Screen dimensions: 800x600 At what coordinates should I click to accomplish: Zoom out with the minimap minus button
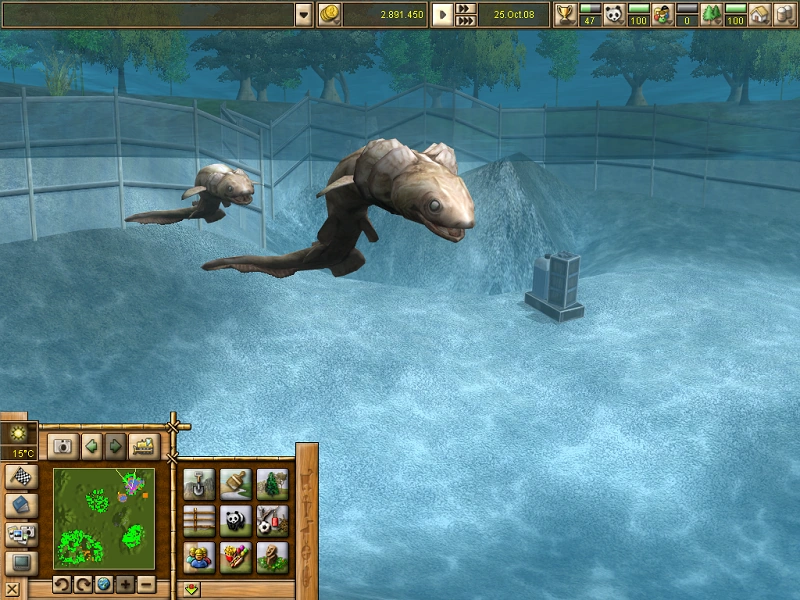coord(146,584)
